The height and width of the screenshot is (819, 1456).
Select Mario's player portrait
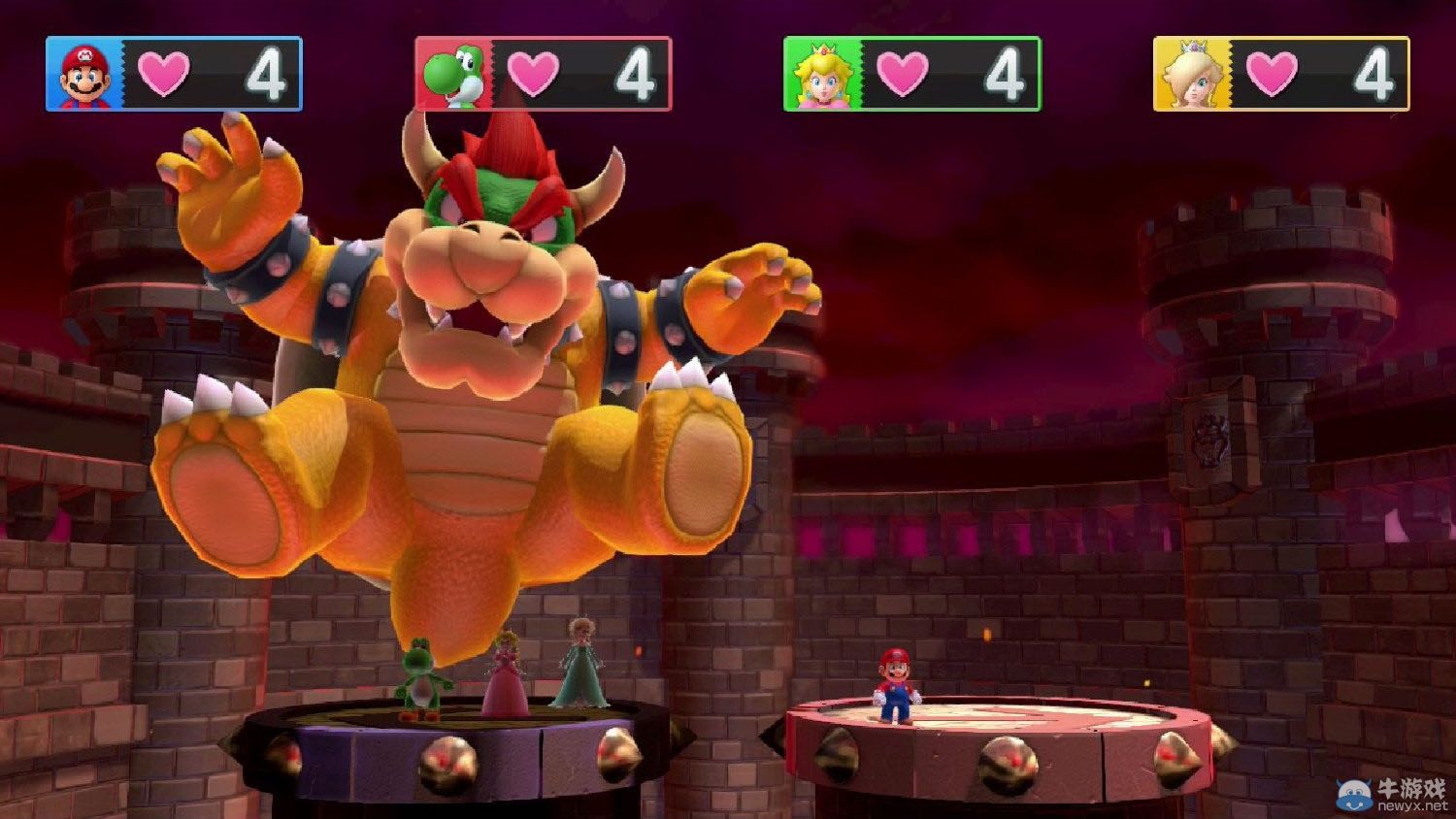pos(83,75)
